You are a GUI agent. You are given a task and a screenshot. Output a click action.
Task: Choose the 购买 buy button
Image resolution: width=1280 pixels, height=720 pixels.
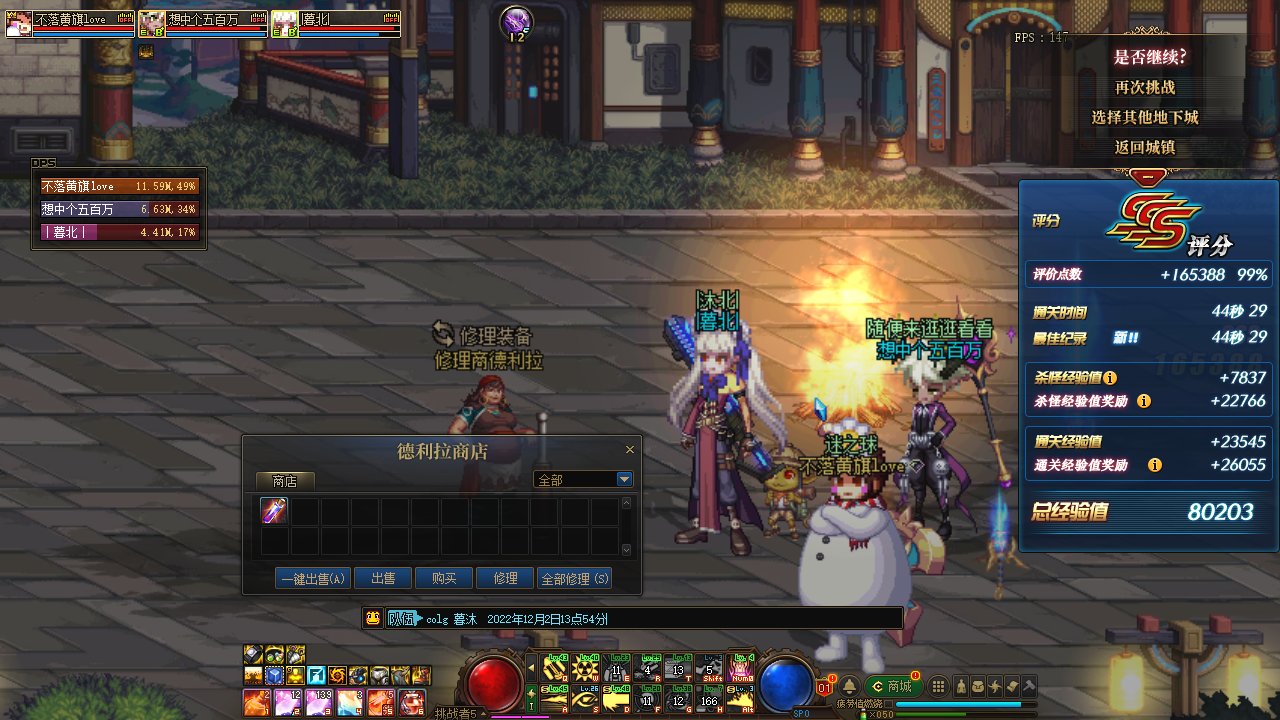[444, 578]
